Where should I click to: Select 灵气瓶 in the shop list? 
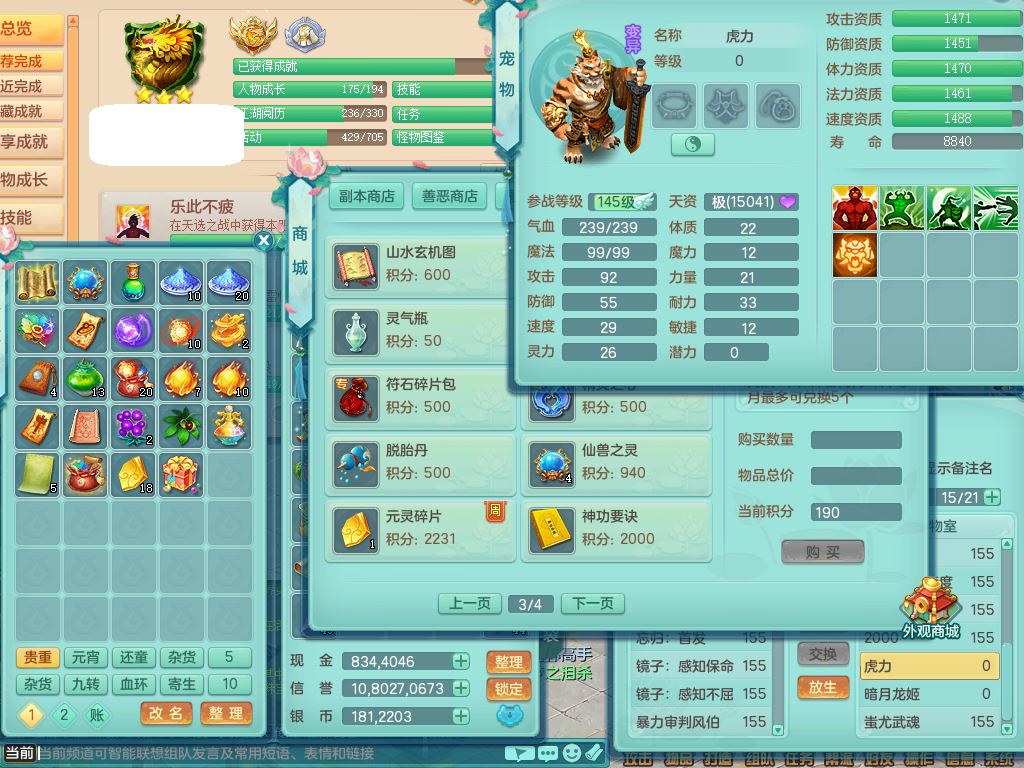(x=419, y=331)
